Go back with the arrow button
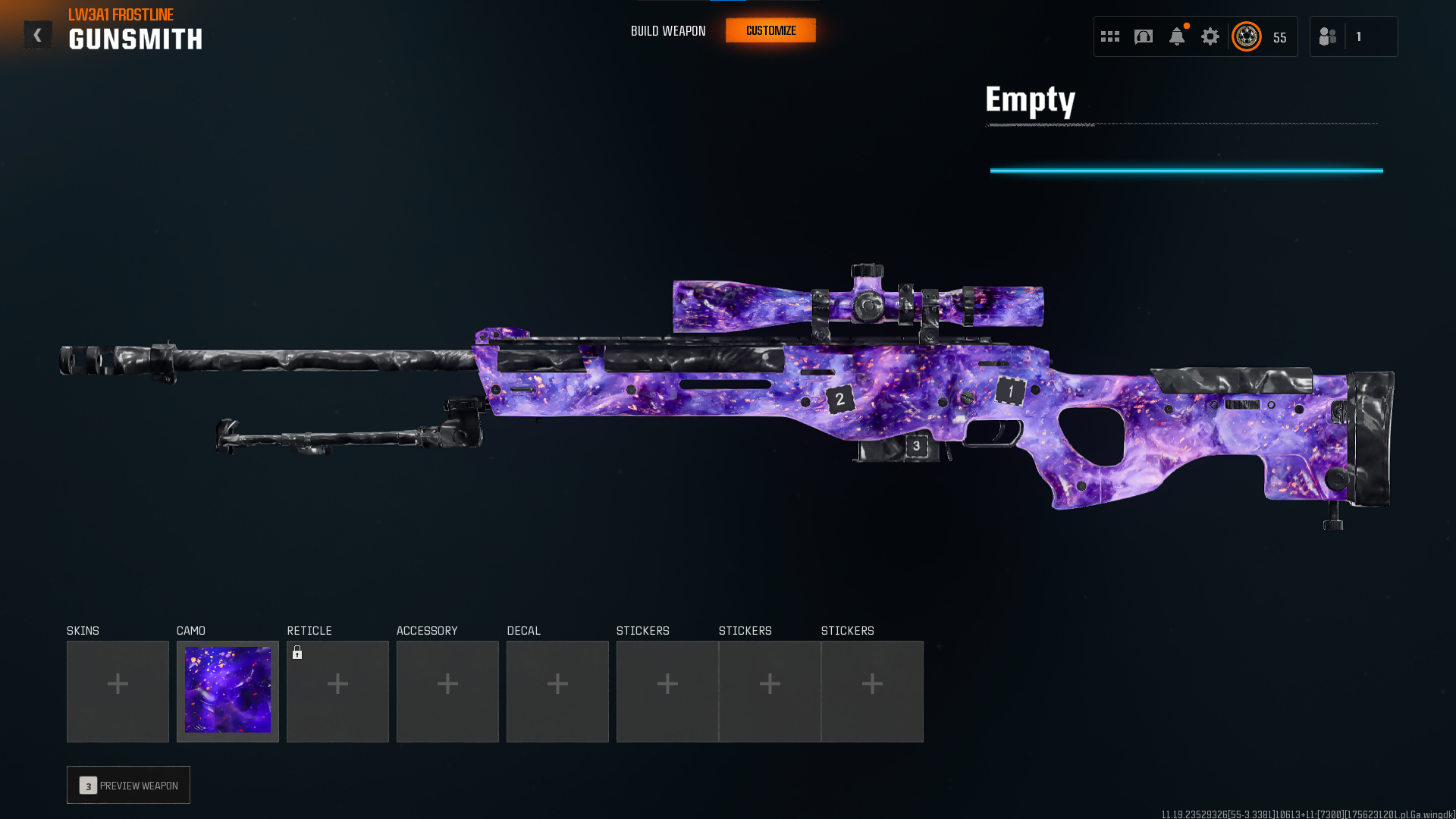 [37, 35]
